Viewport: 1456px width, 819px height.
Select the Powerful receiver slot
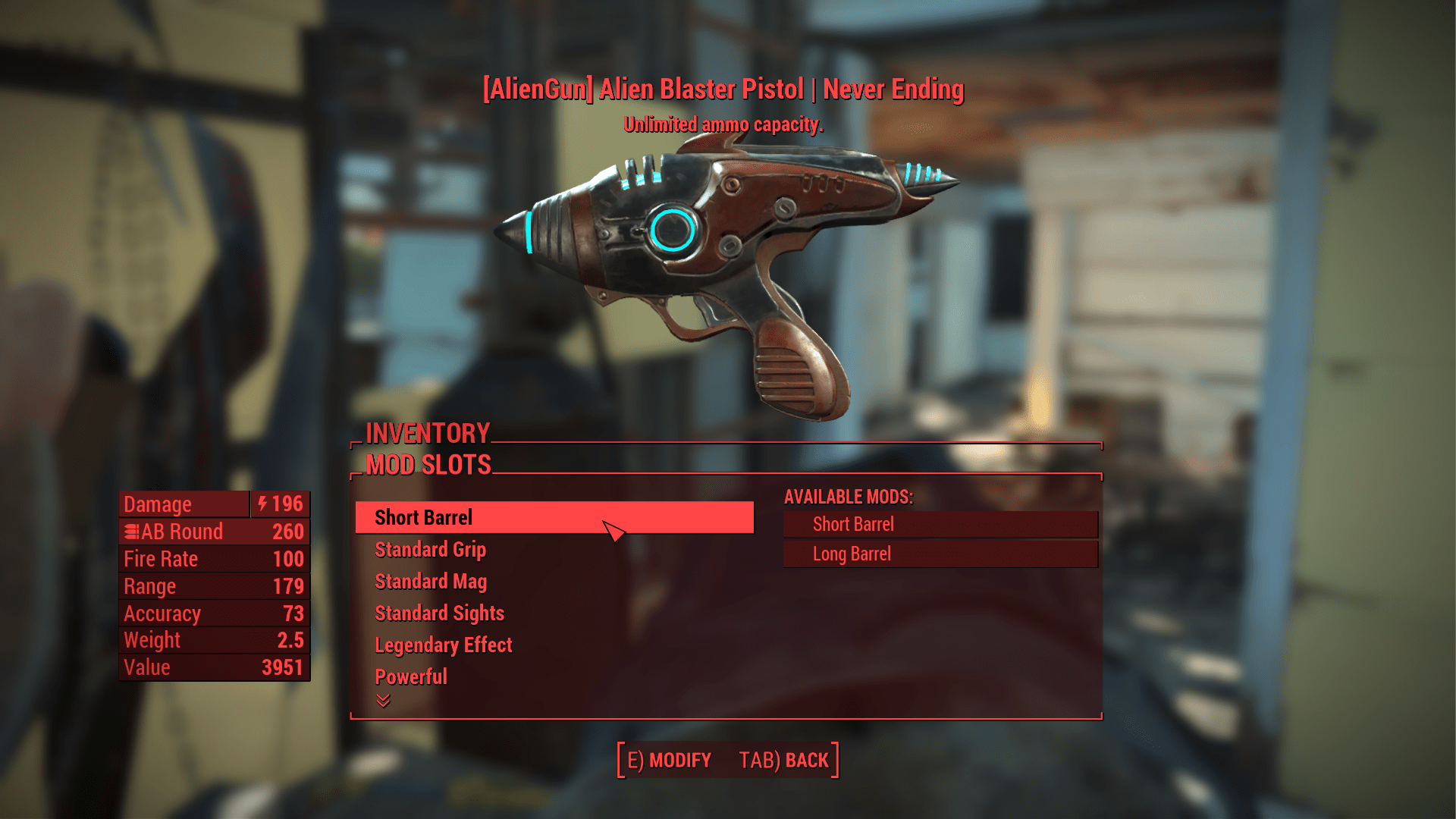point(410,676)
